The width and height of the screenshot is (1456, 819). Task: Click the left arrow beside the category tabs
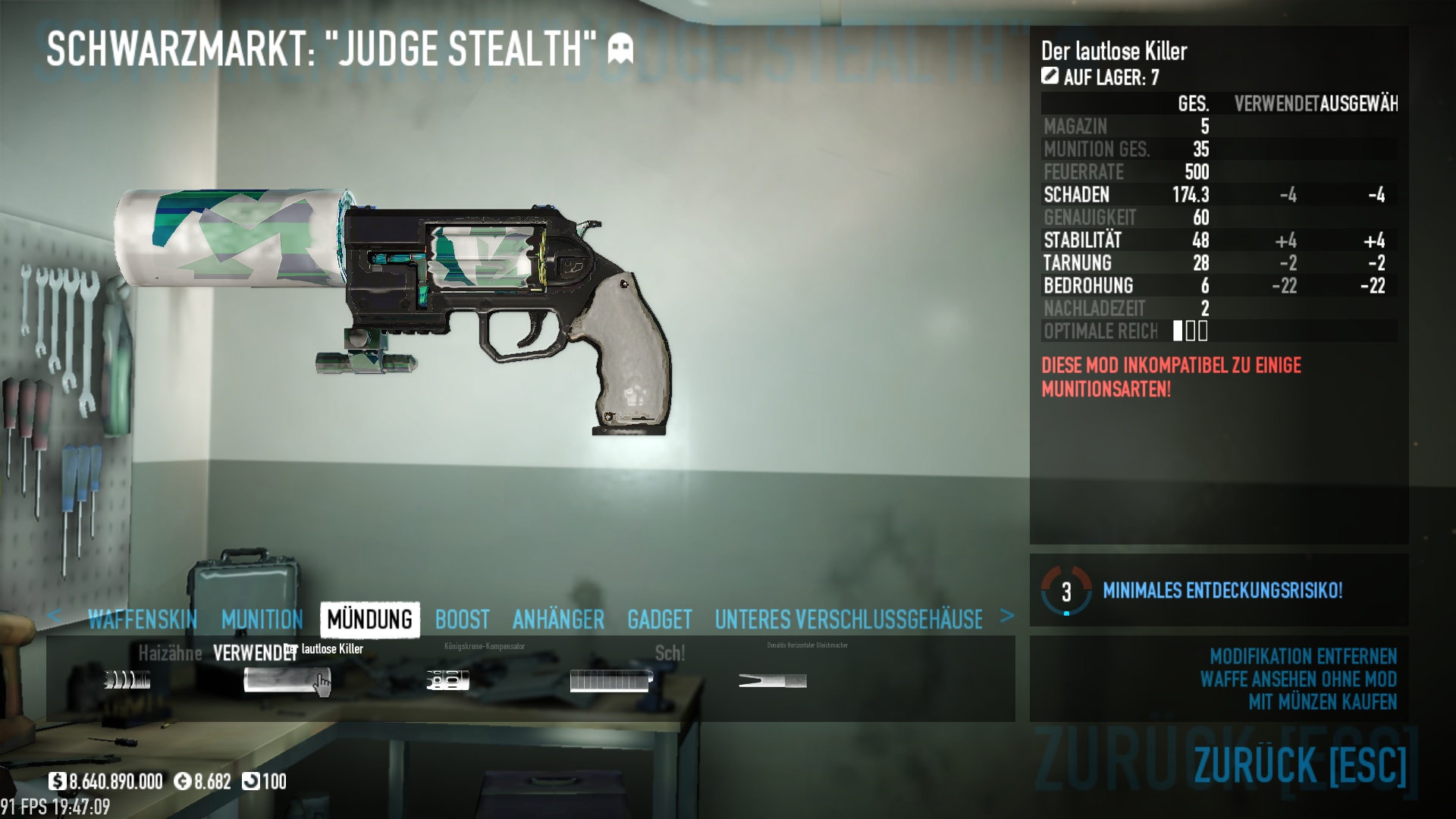pos(54,616)
